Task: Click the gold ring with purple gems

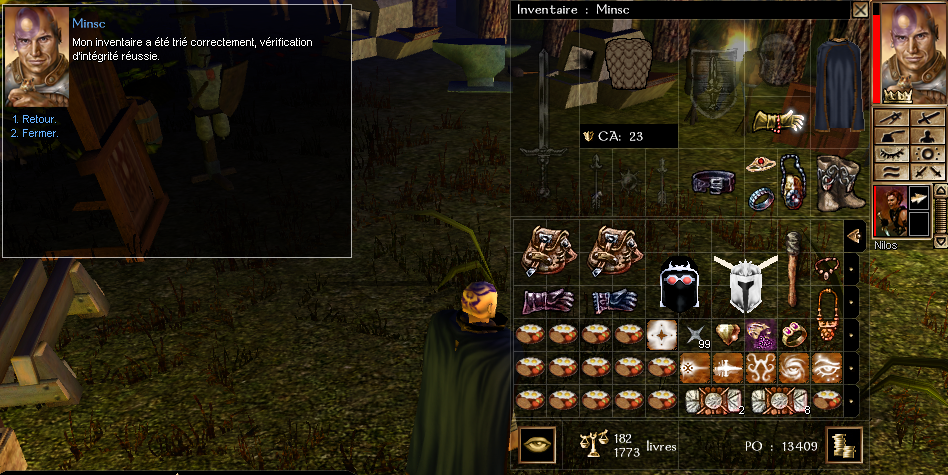Action: pyautogui.click(x=795, y=333)
